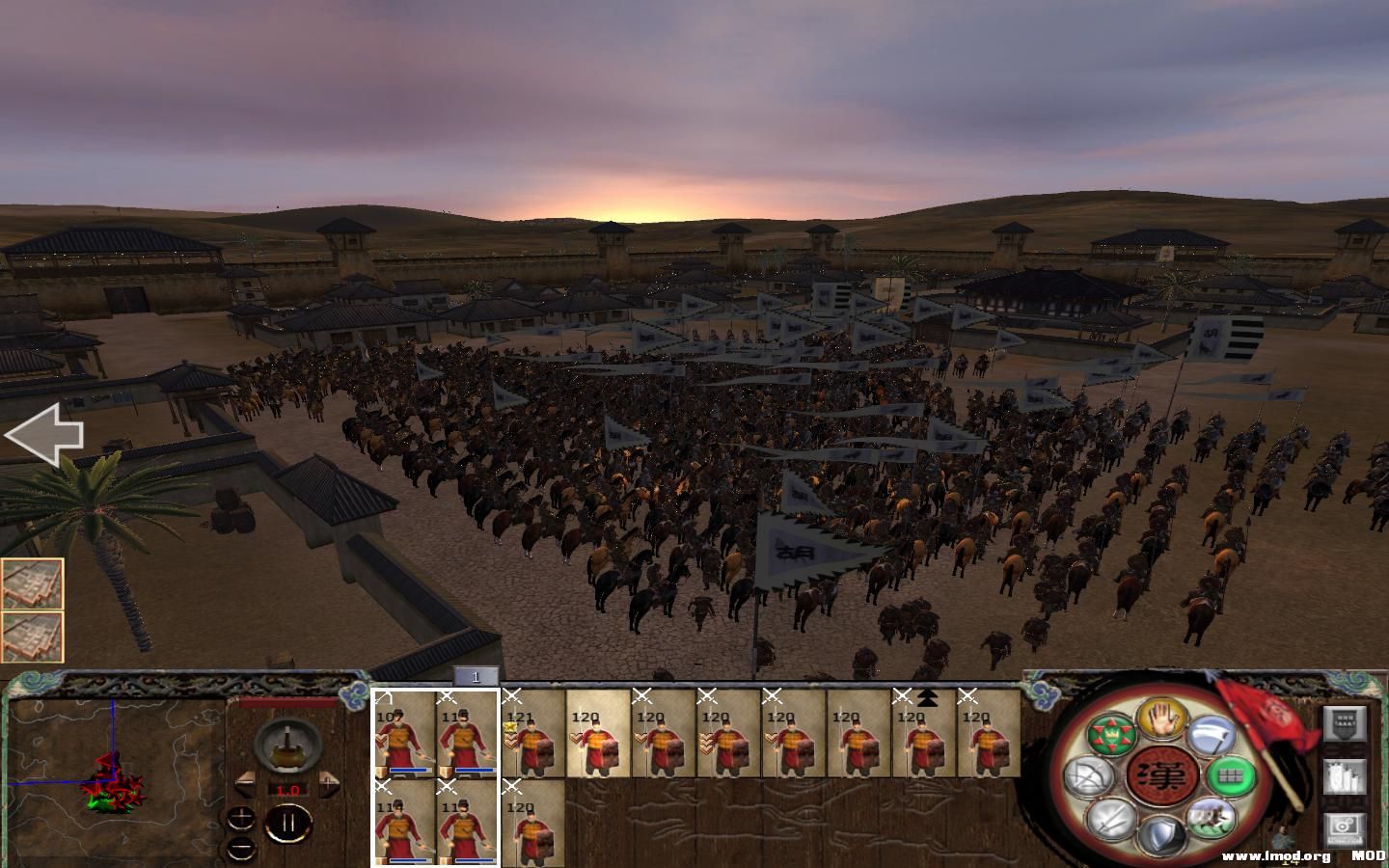1389x868 pixels.
Task: Click the galloping horse withdraw icon
Action: tap(1211, 819)
